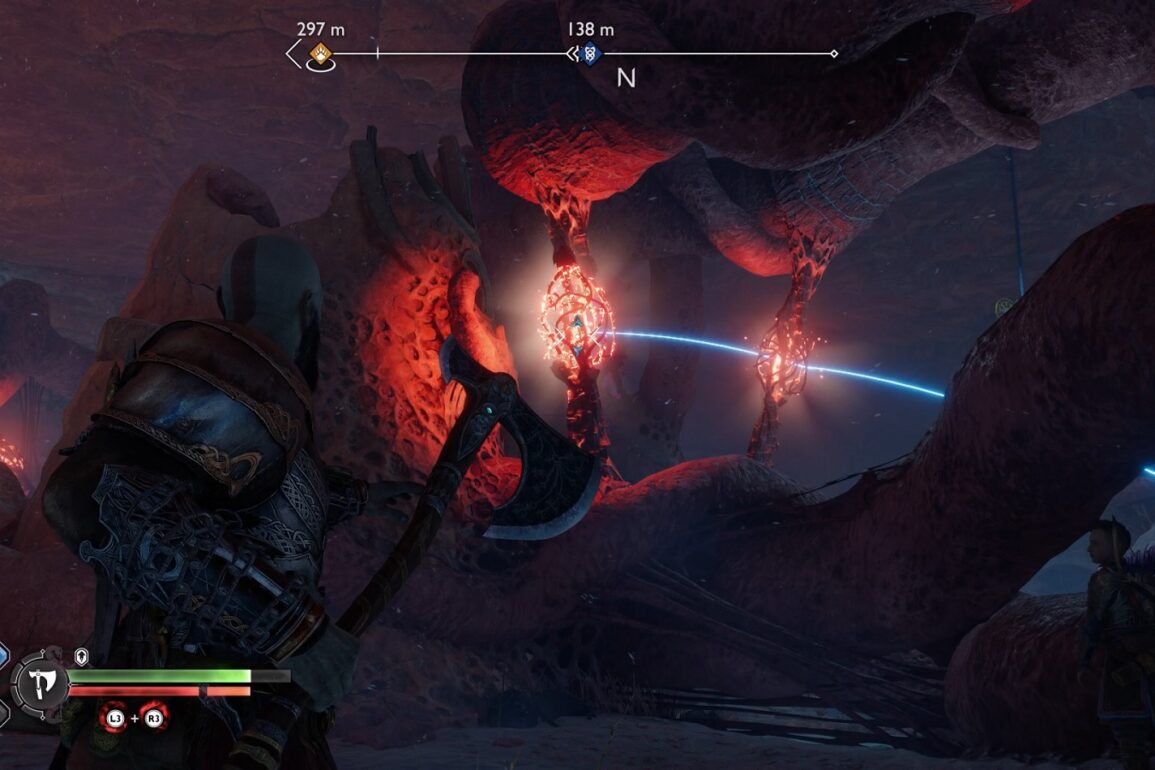Click the blue hexagon icon beside the weapon wheel
Screen dimensions: 1155x770
pyautogui.click(x=3, y=654)
